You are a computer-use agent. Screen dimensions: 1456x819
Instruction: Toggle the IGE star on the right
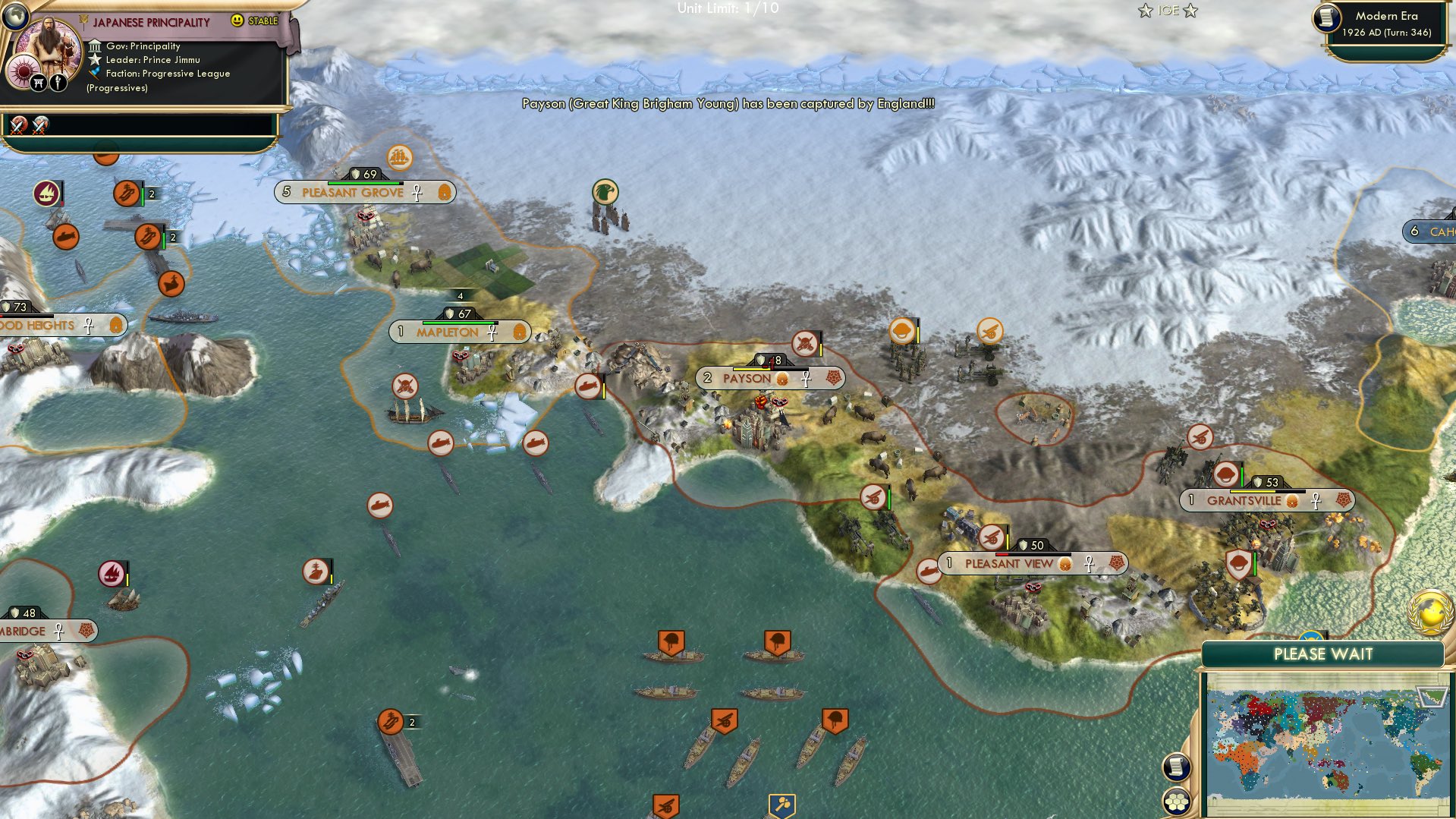pos(1192,11)
